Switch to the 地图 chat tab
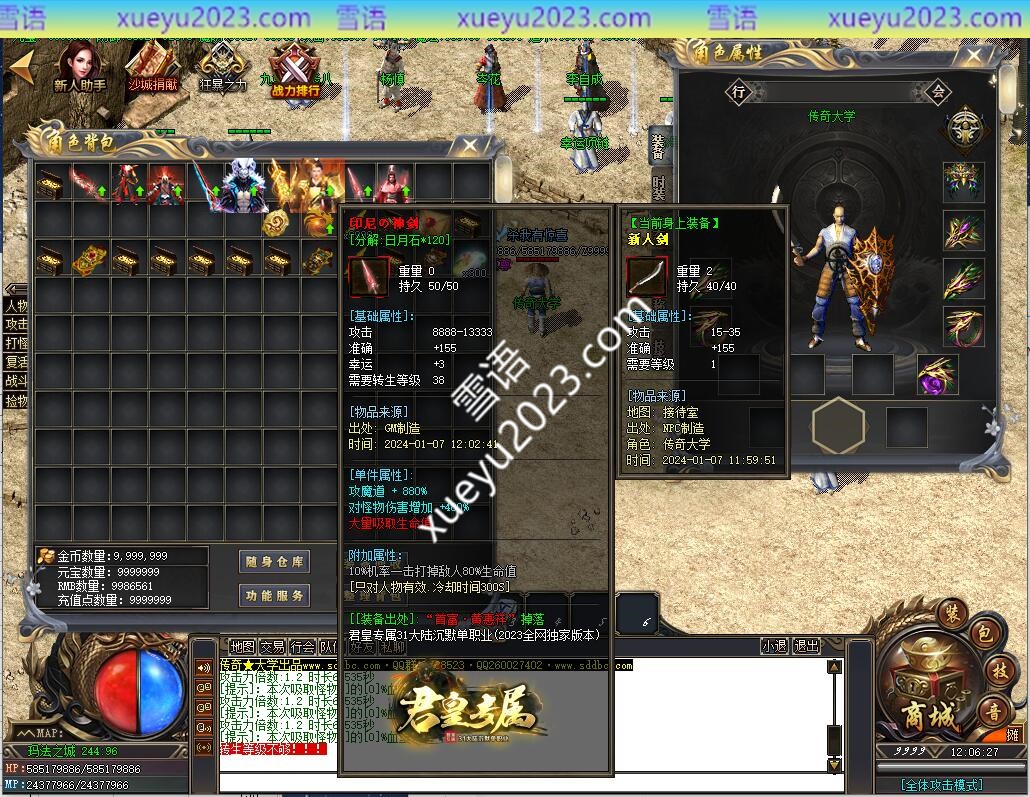This screenshot has width=1030, height=797. pos(242,647)
